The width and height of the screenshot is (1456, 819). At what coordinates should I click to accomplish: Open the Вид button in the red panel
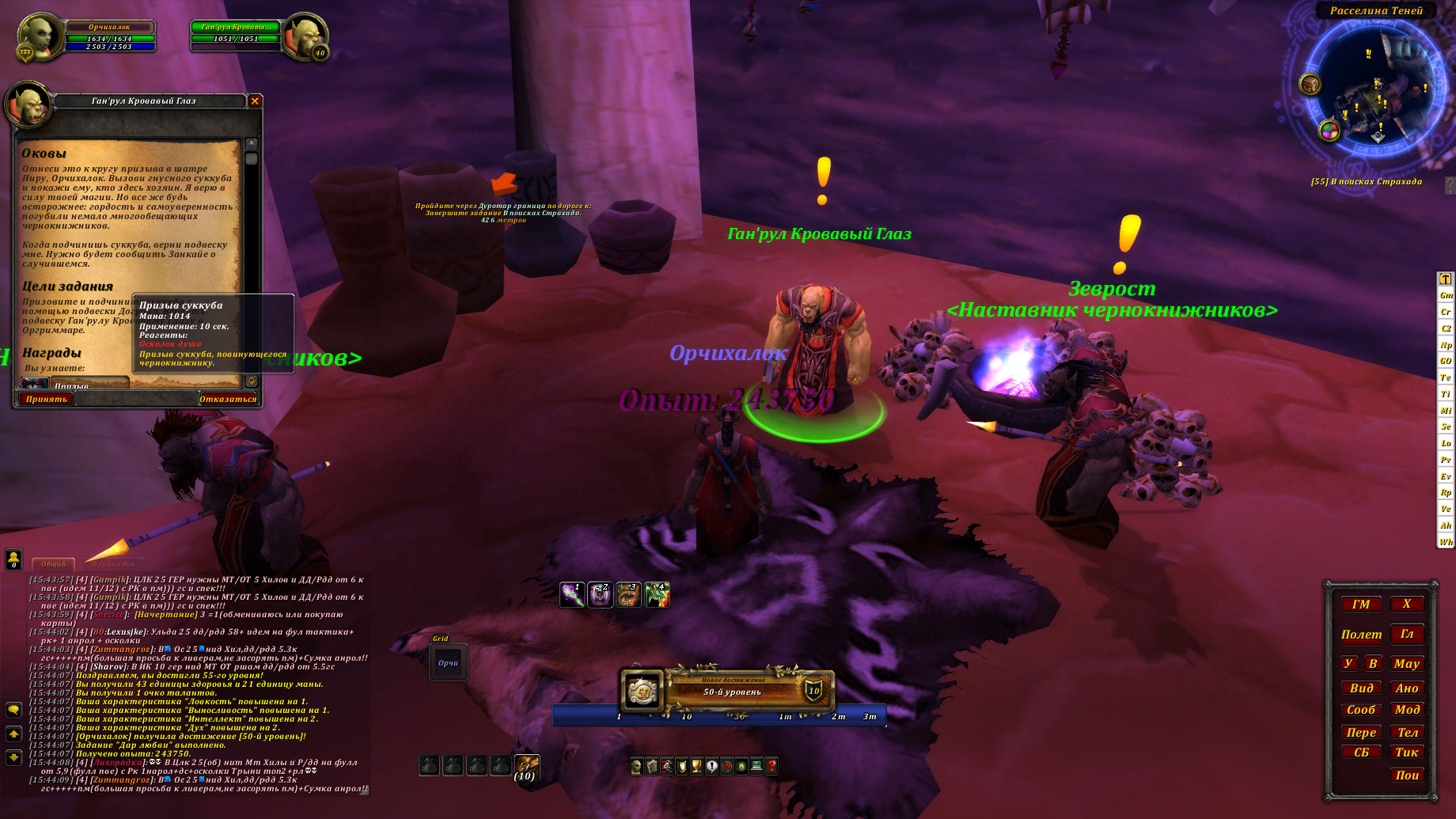1361,688
